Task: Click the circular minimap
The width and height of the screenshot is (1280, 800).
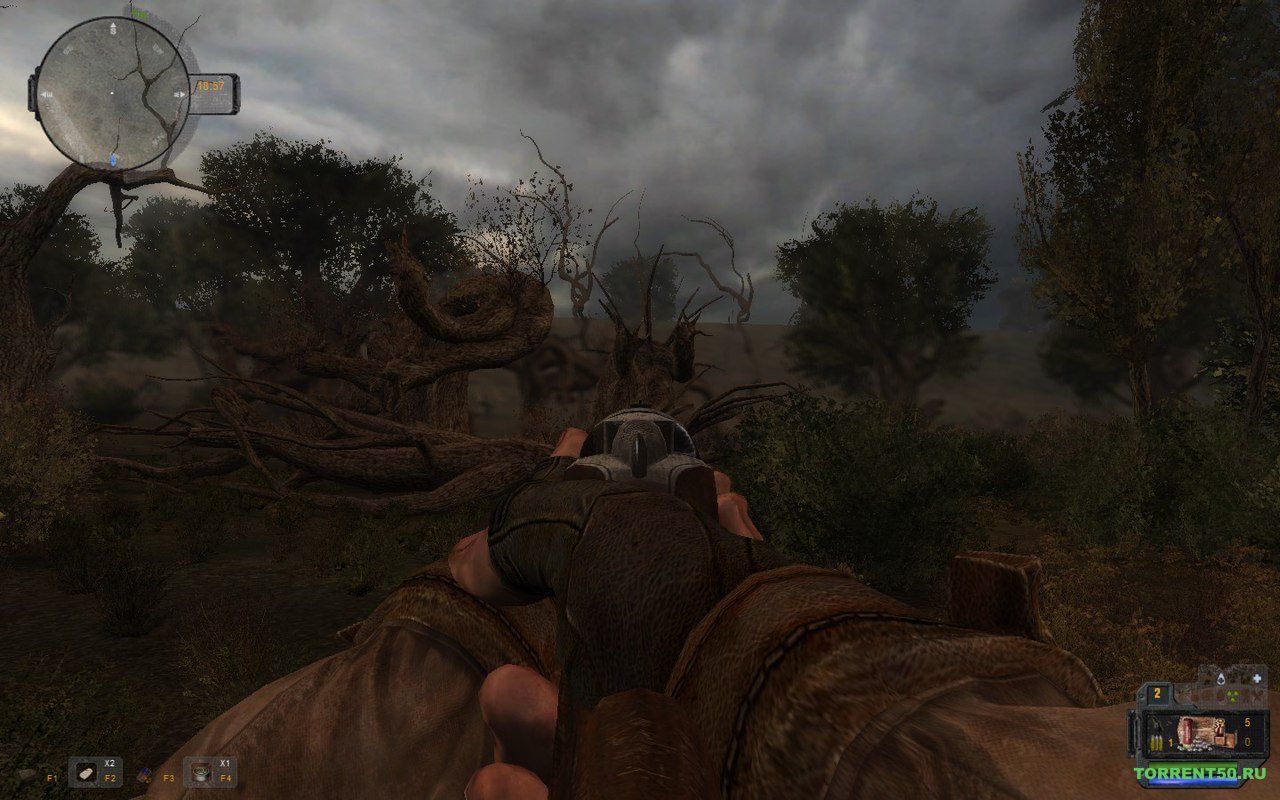Action: click(x=113, y=93)
